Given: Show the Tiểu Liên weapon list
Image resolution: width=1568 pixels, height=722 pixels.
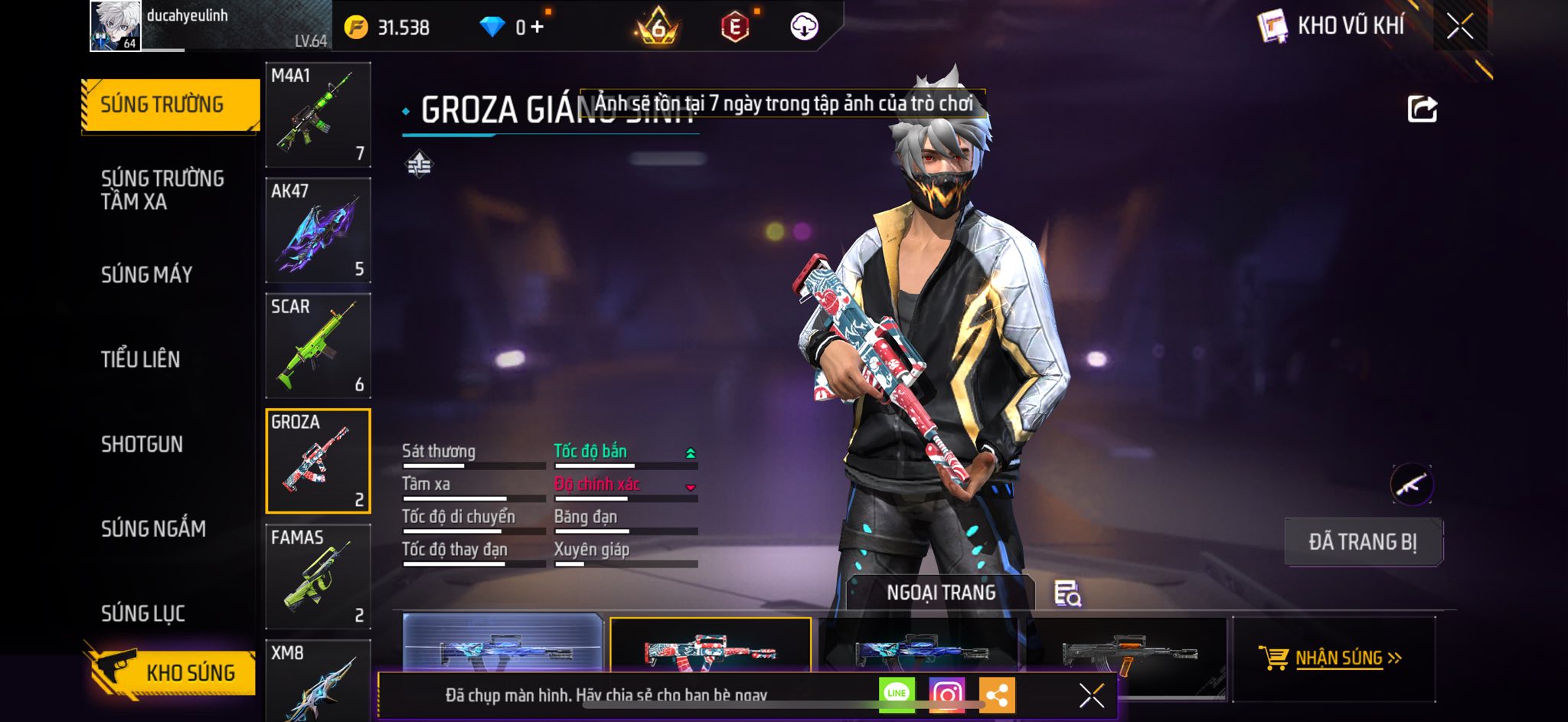Looking at the screenshot, I should tap(141, 359).
